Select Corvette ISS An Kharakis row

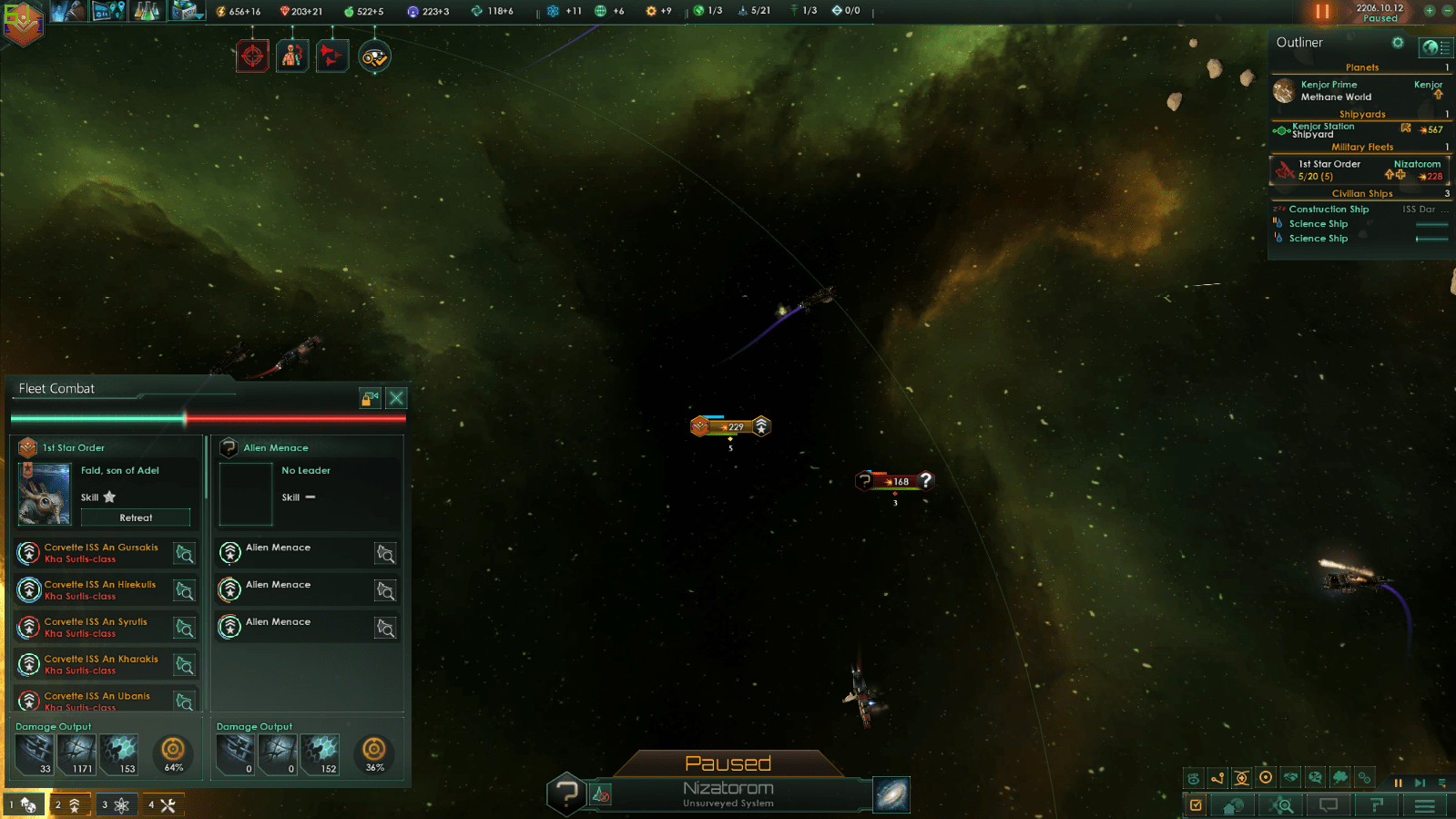100,664
